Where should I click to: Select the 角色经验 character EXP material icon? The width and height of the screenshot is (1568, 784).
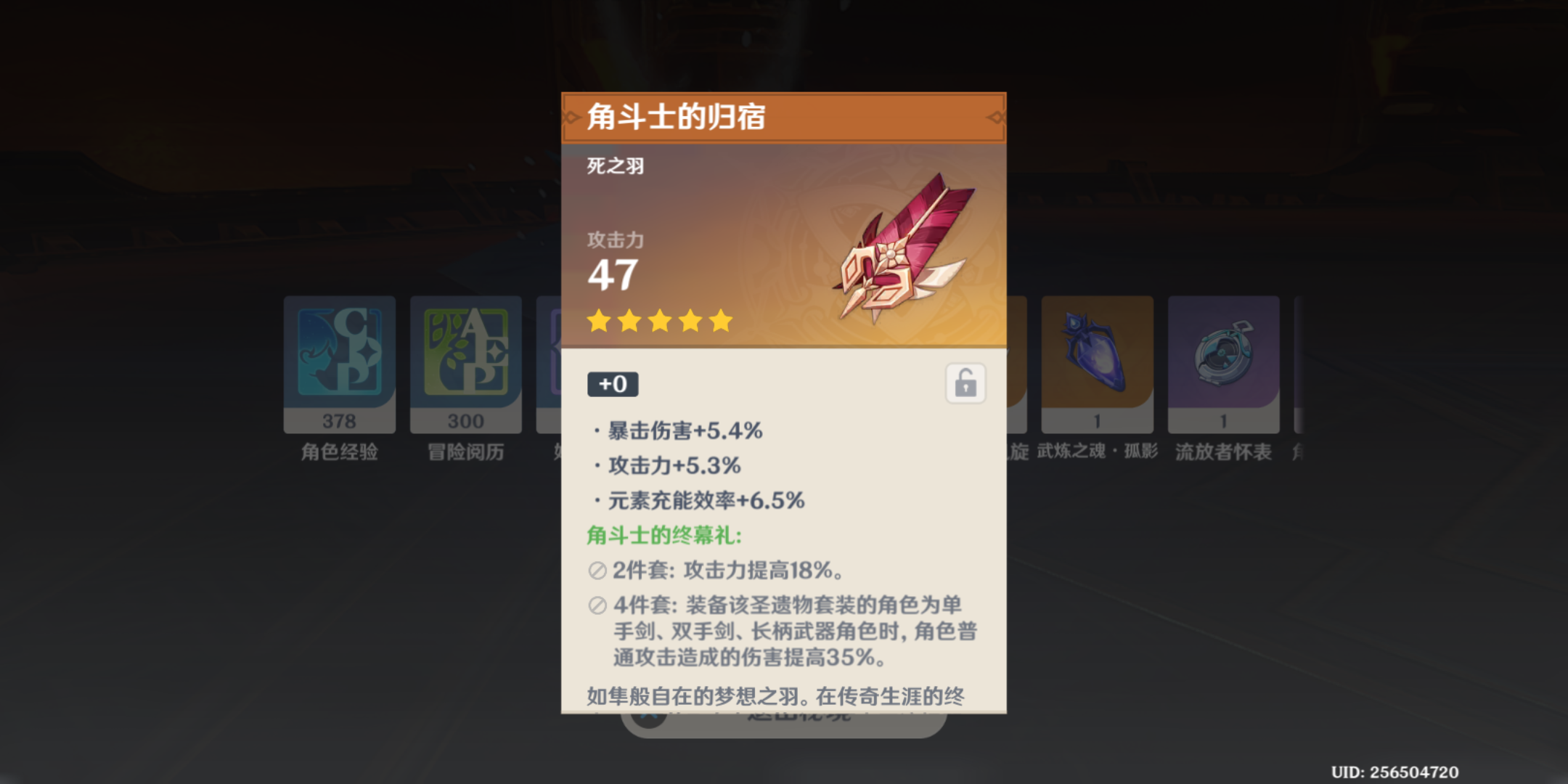point(339,356)
